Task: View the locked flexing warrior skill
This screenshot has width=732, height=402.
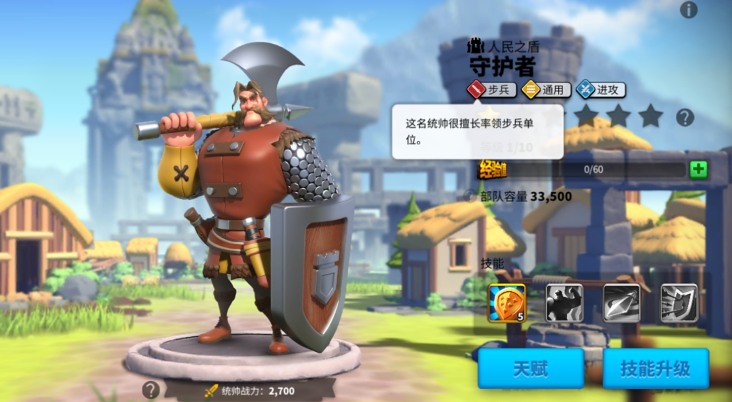Action: click(564, 303)
